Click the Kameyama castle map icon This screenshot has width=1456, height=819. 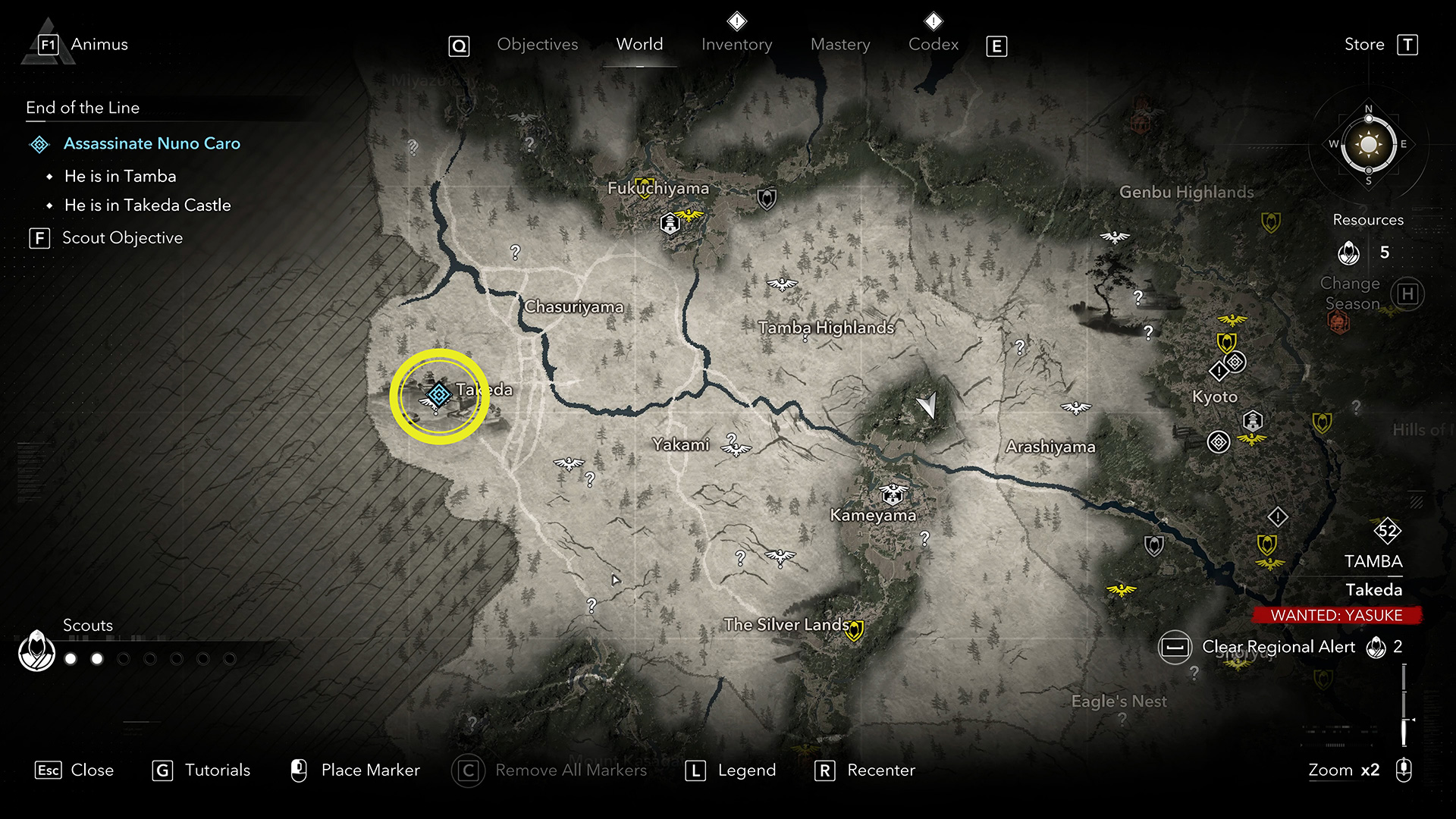(x=893, y=494)
